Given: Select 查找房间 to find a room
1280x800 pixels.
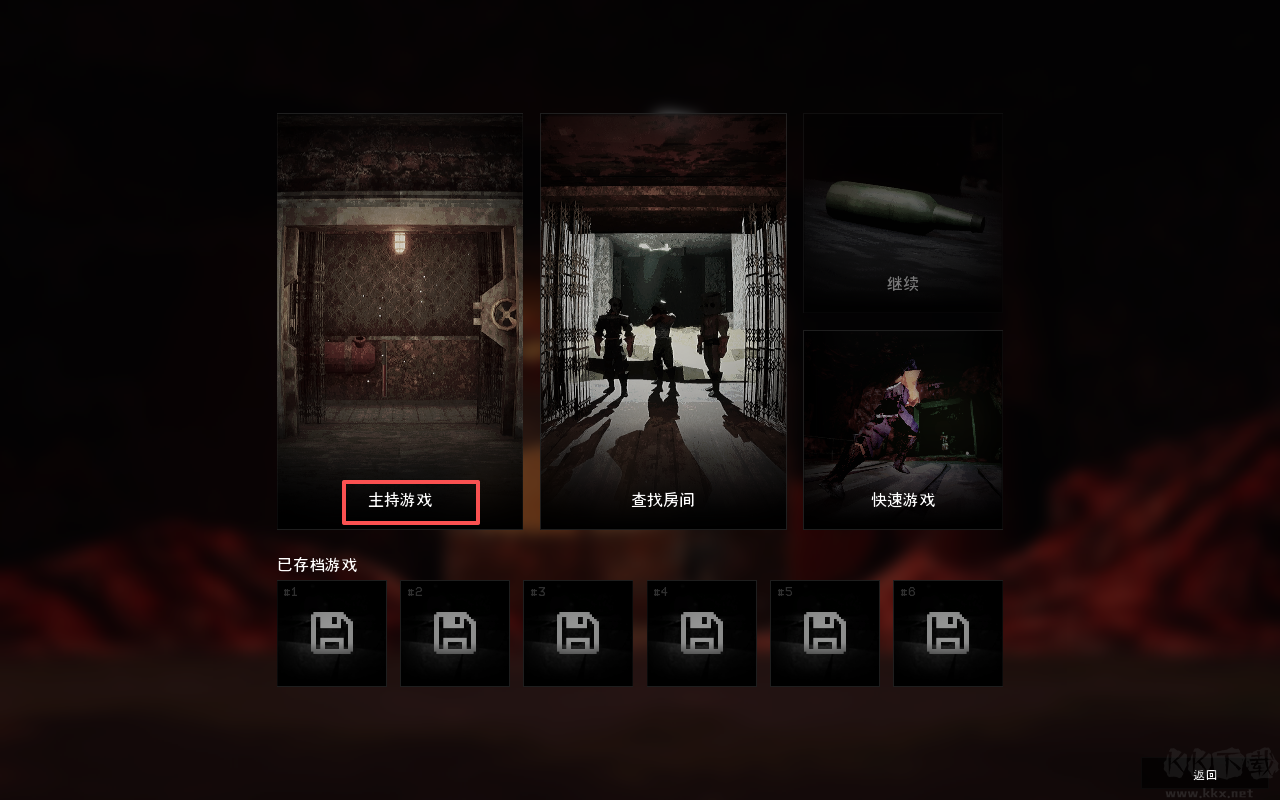Looking at the screenshot, I should tap(663, 502).
